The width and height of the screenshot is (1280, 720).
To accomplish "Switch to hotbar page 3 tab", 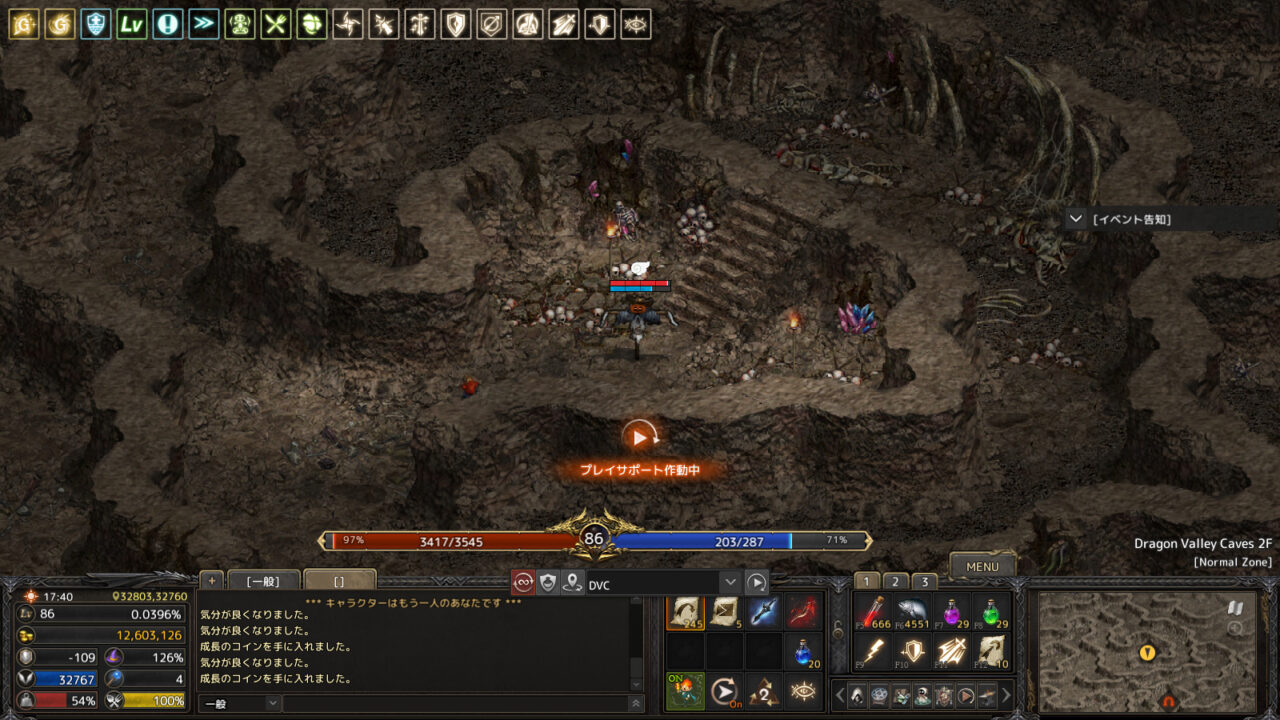I will click(x=924, y=582).
